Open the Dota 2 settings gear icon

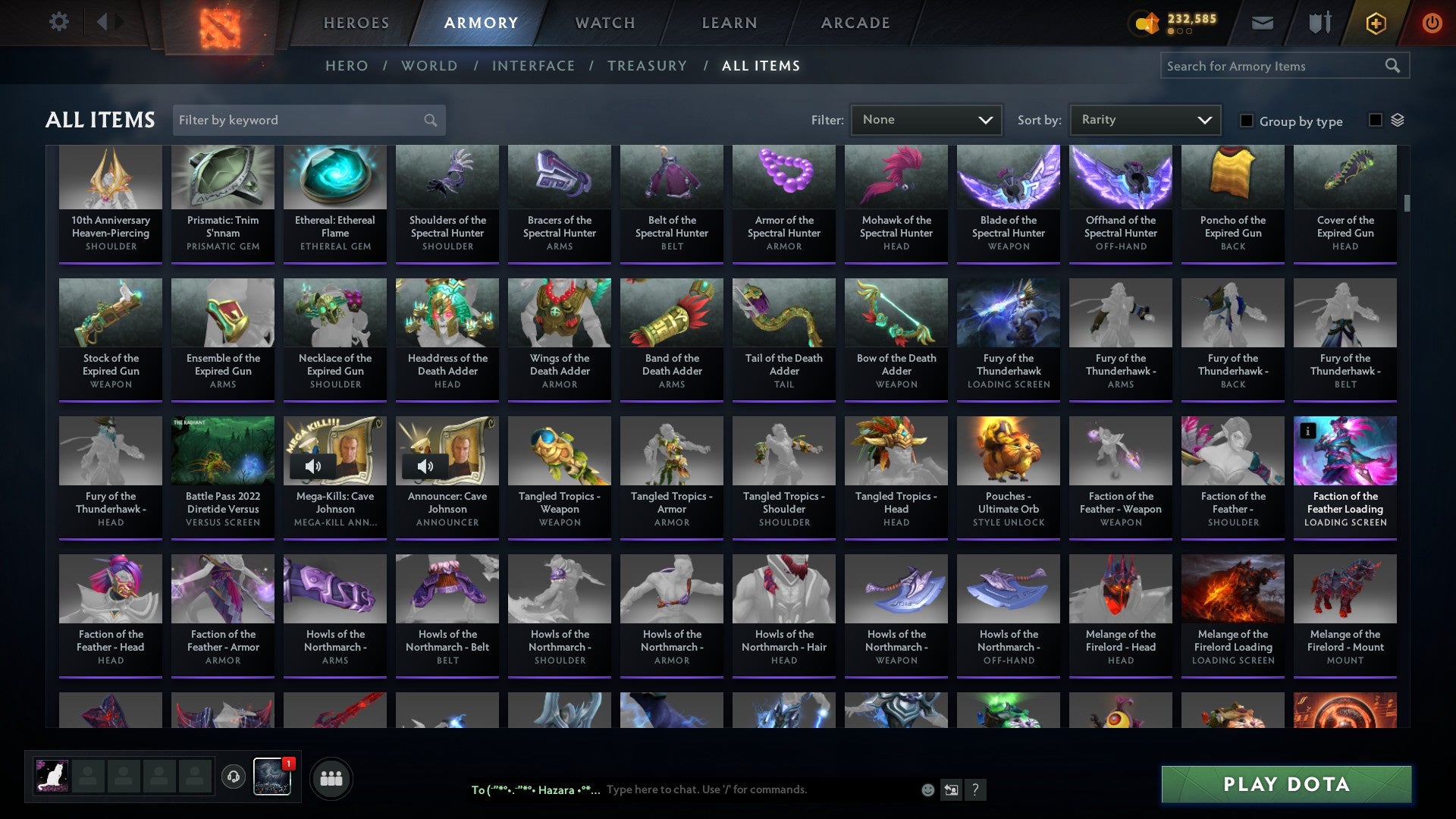59,22
